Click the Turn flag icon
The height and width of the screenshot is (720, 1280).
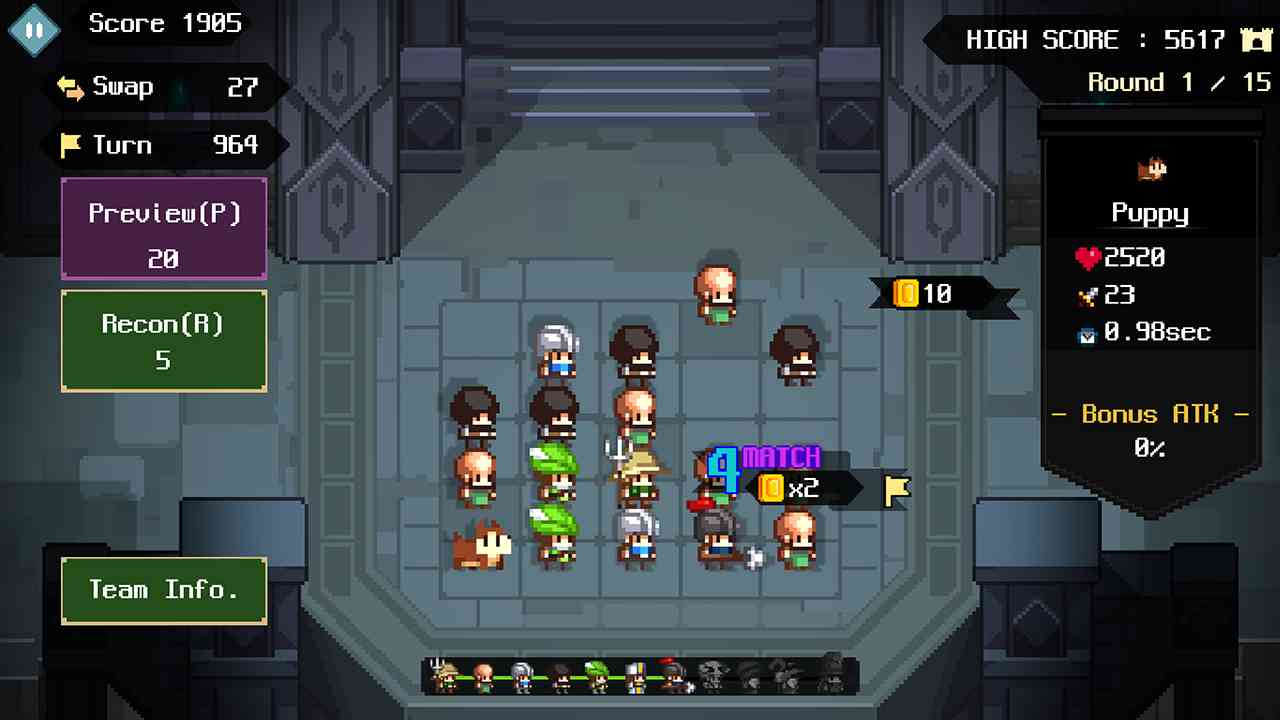pos(68,146)
